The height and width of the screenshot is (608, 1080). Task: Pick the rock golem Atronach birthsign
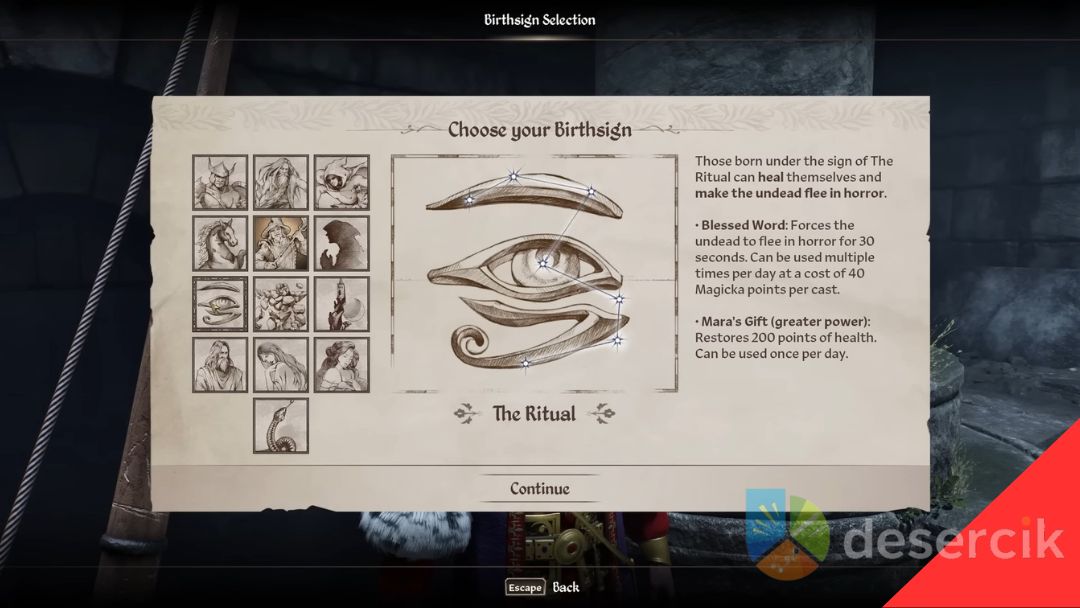[x=281, y=304]
